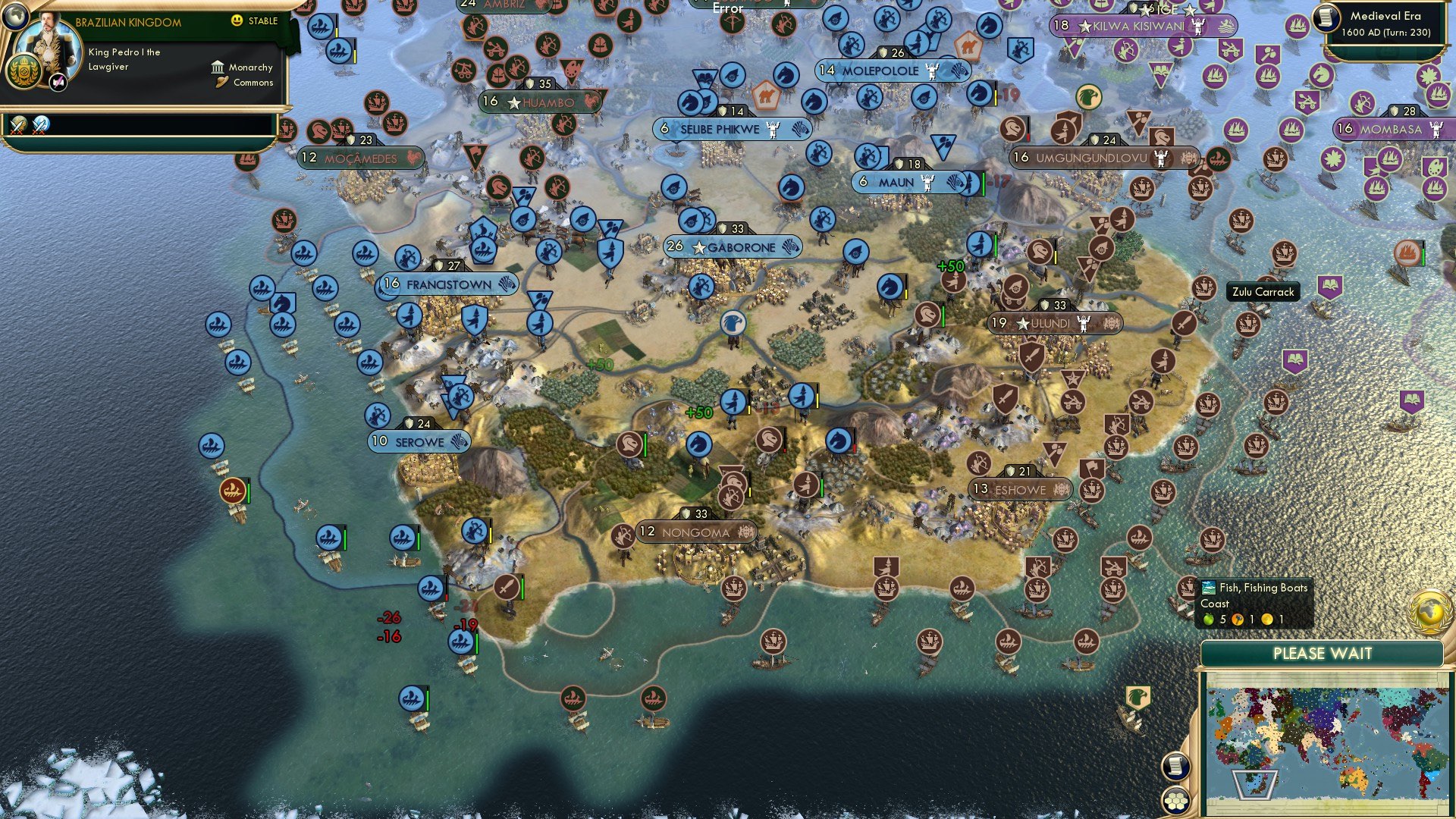
Task: Click the STABLE happiness smiley indicator
Action: coord(236,20)
